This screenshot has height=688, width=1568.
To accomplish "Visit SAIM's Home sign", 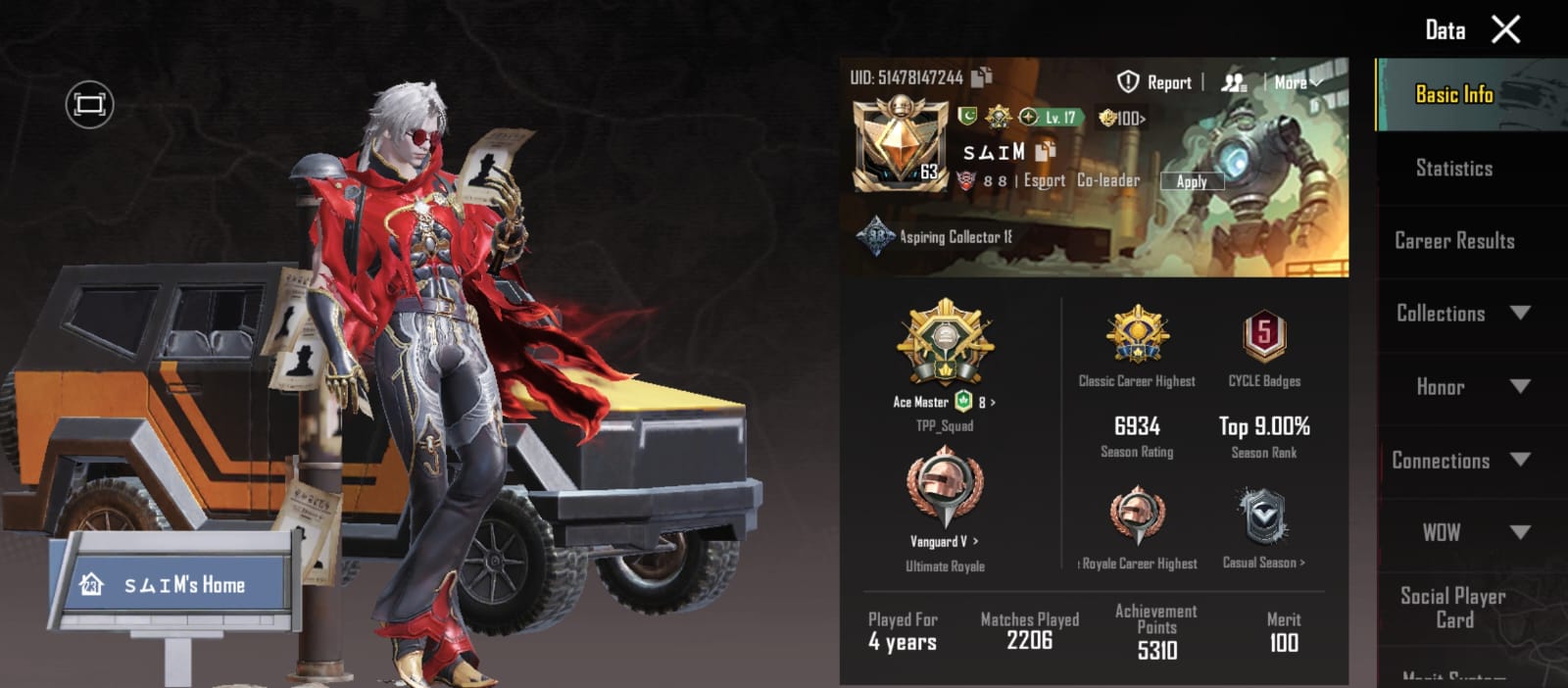I will (x=173, y=585).
